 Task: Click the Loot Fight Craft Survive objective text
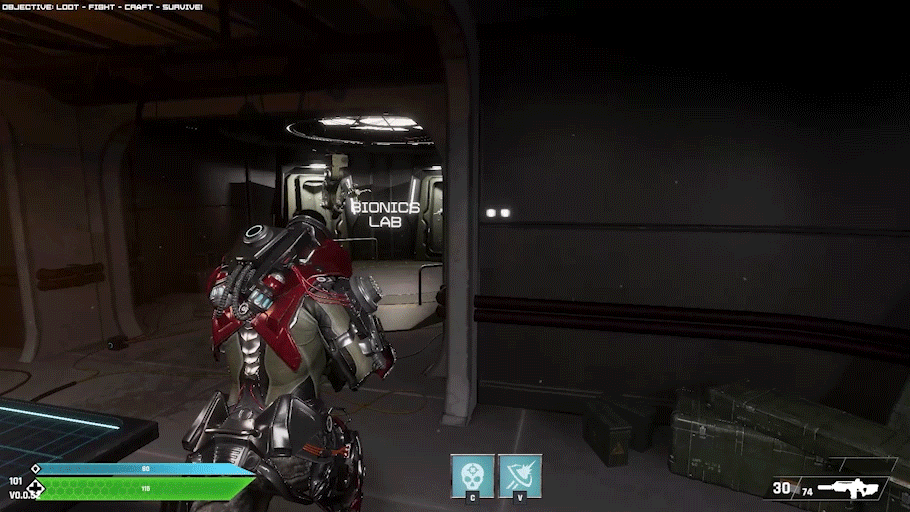point(102,7)
